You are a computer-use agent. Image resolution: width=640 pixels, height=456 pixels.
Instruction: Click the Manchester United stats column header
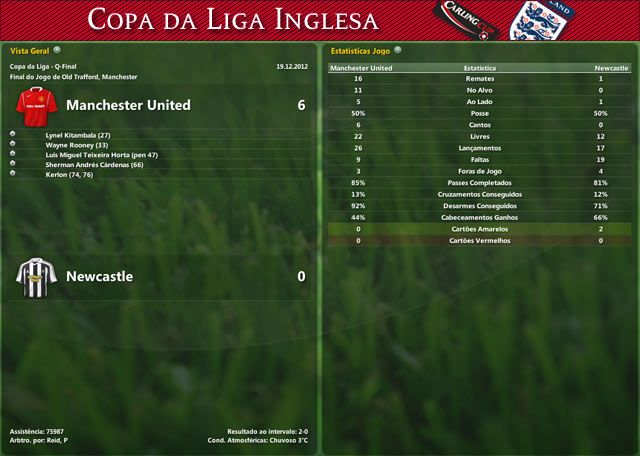(361, 68)
